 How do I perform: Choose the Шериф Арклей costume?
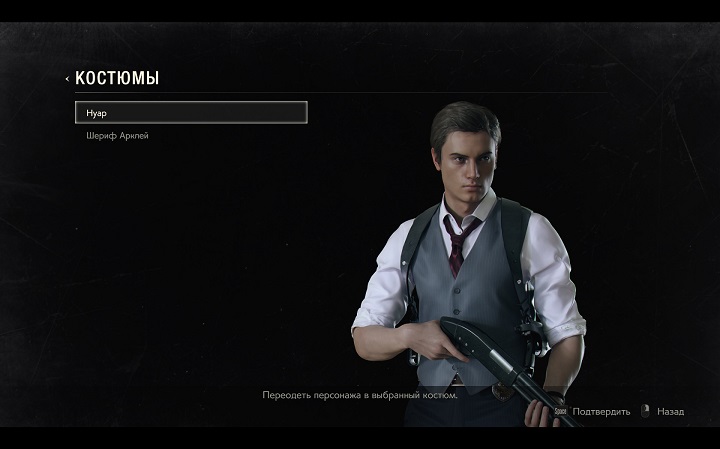pyautogui.click(x=118, y=136)
